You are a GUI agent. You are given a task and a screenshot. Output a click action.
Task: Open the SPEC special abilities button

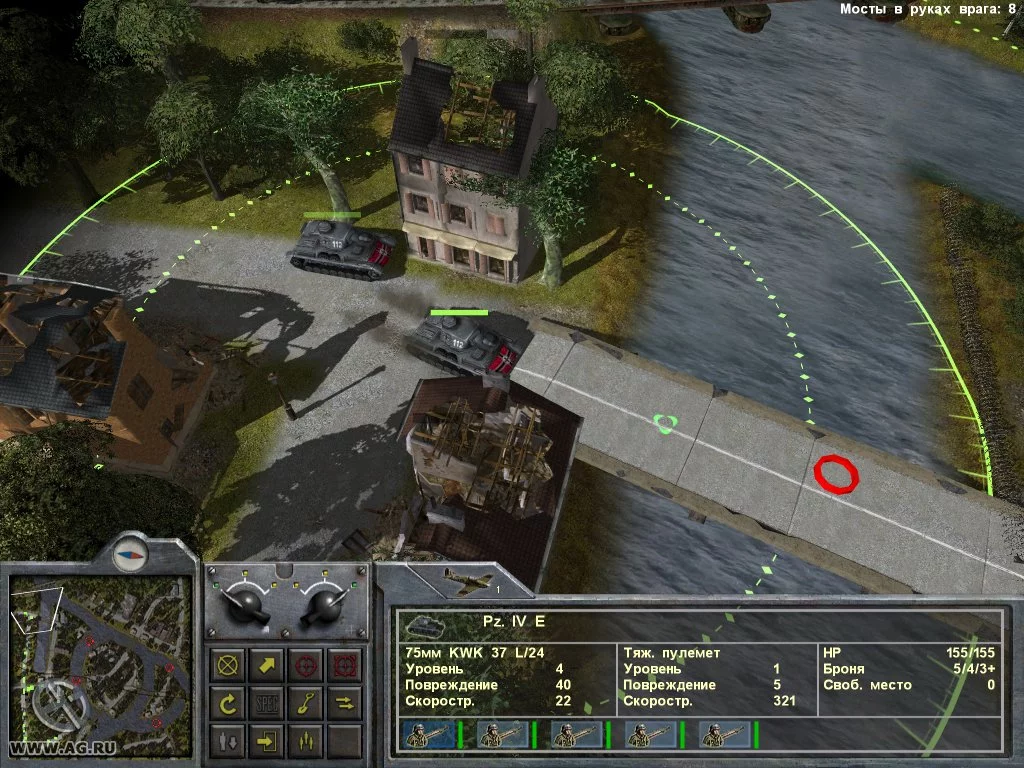point(266,704)
